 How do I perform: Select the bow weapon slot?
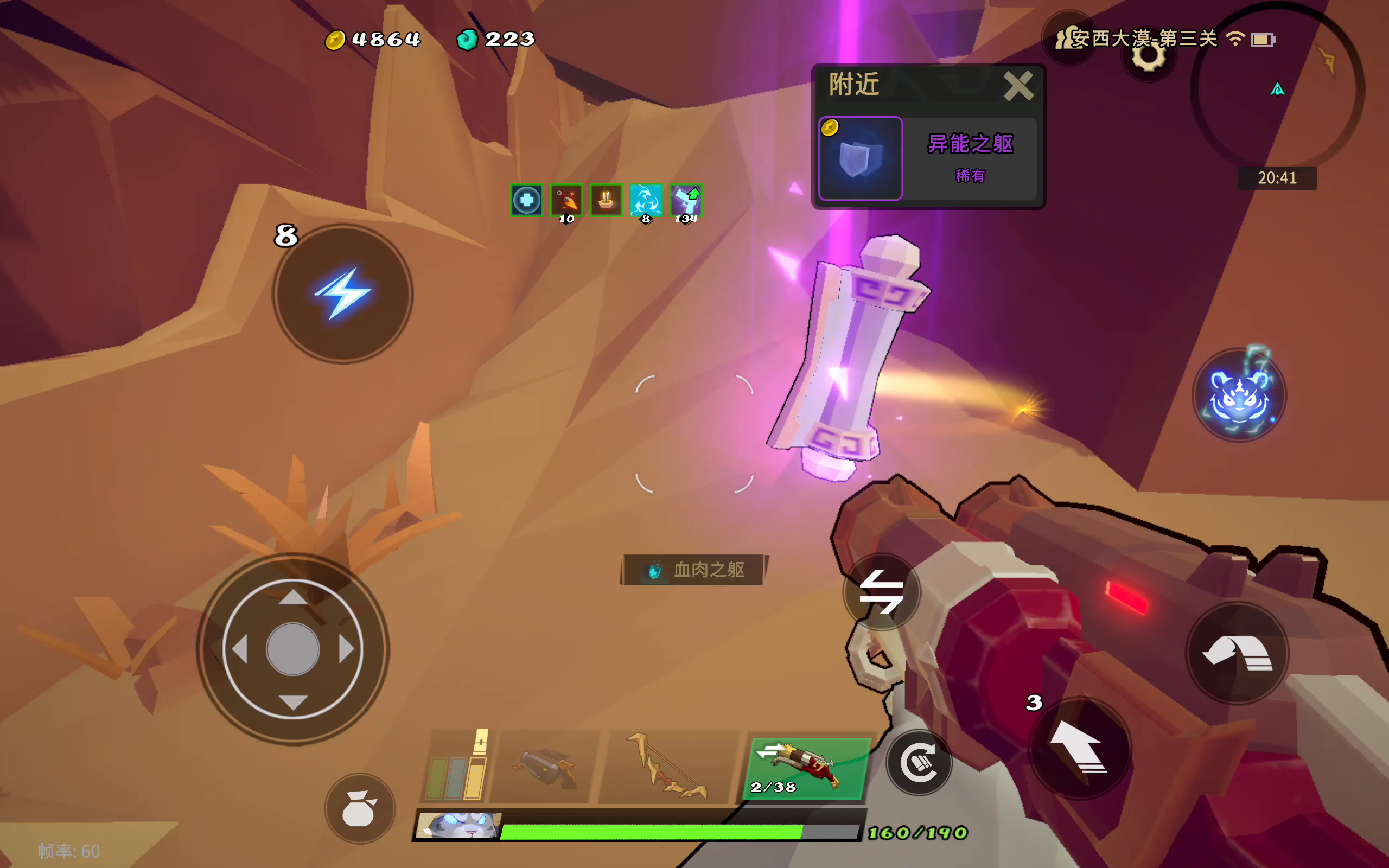pos(667,767)
